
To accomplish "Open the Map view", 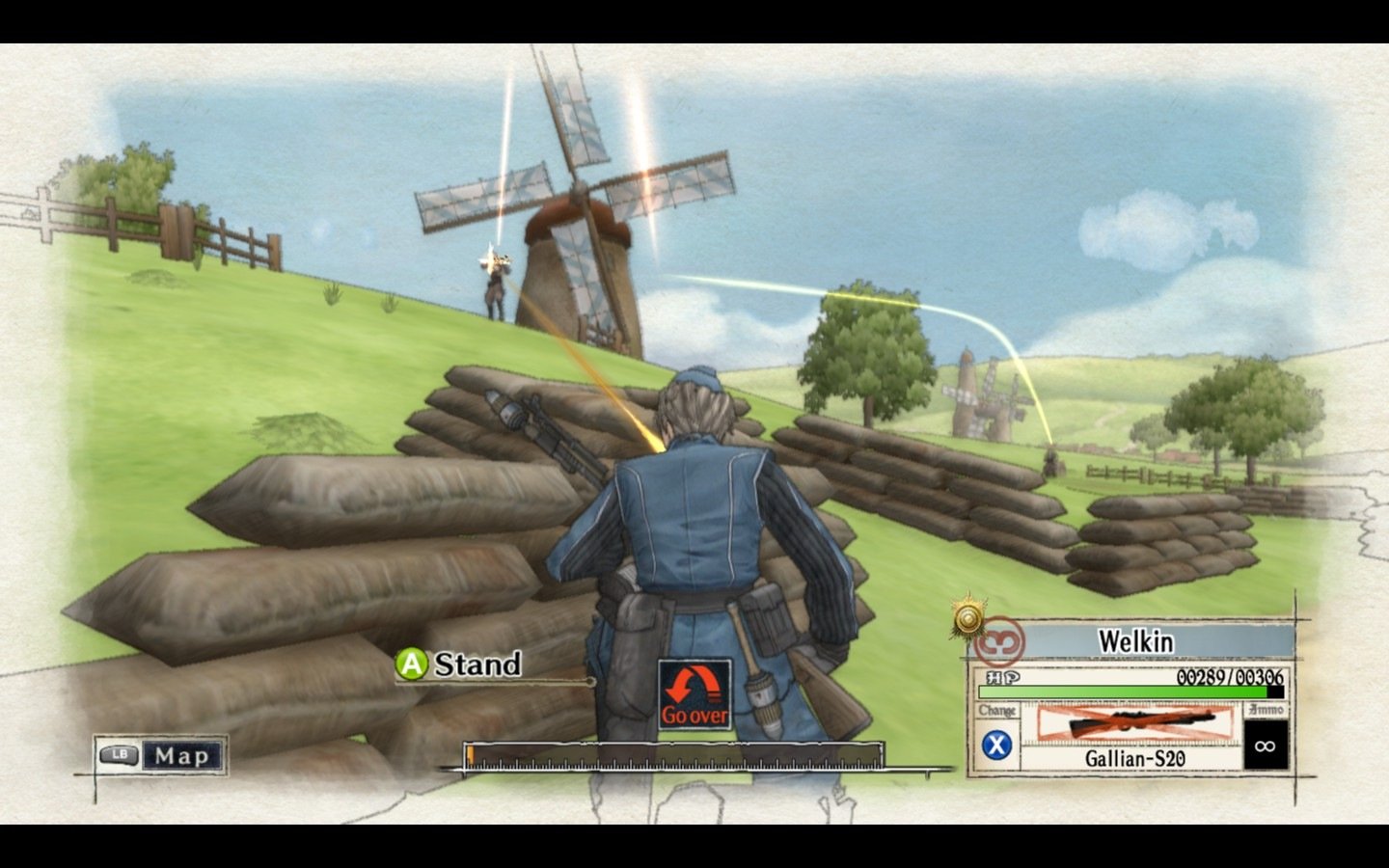I will pos(160,755).
